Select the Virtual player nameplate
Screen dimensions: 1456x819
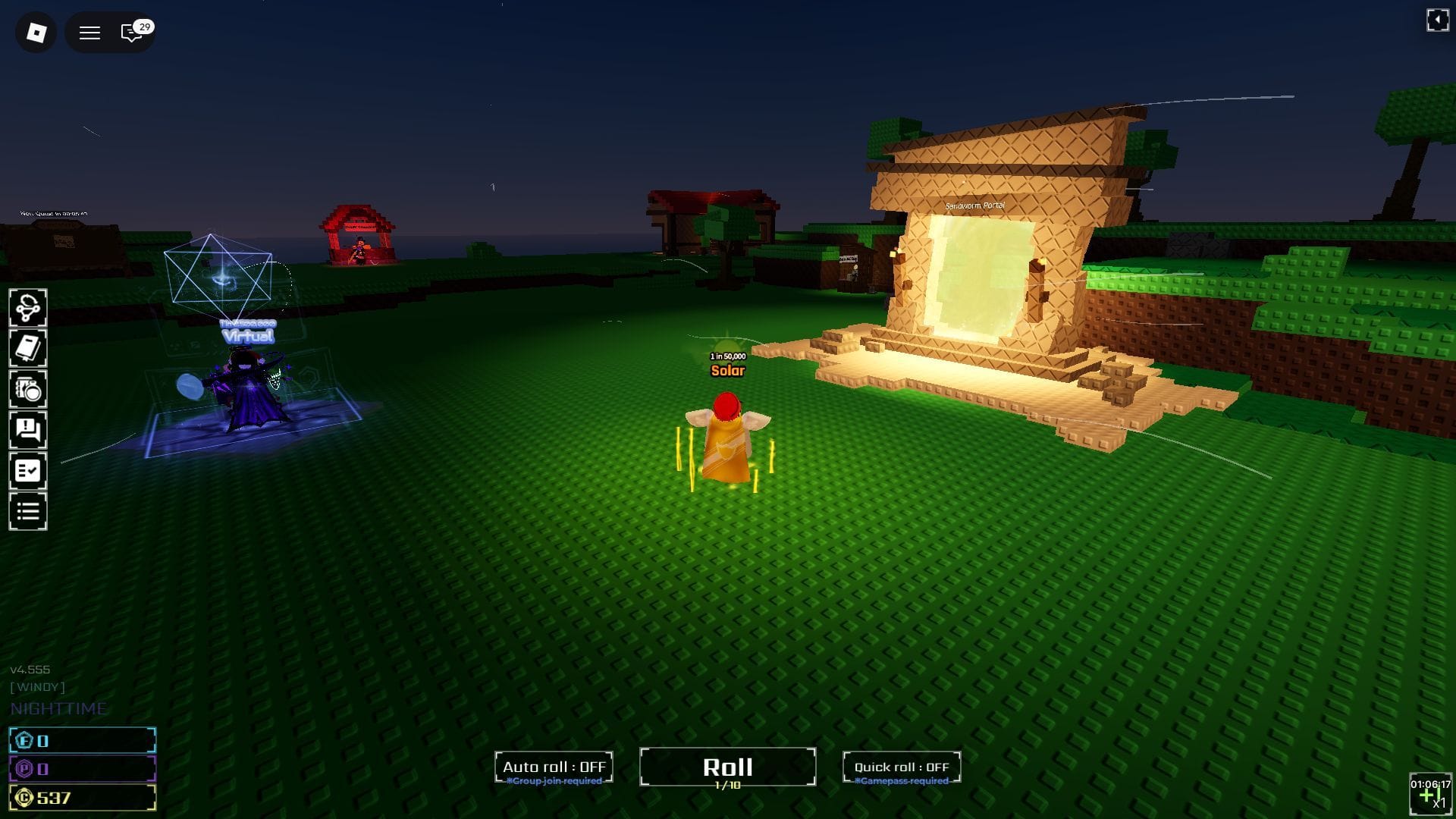point(247,336)
